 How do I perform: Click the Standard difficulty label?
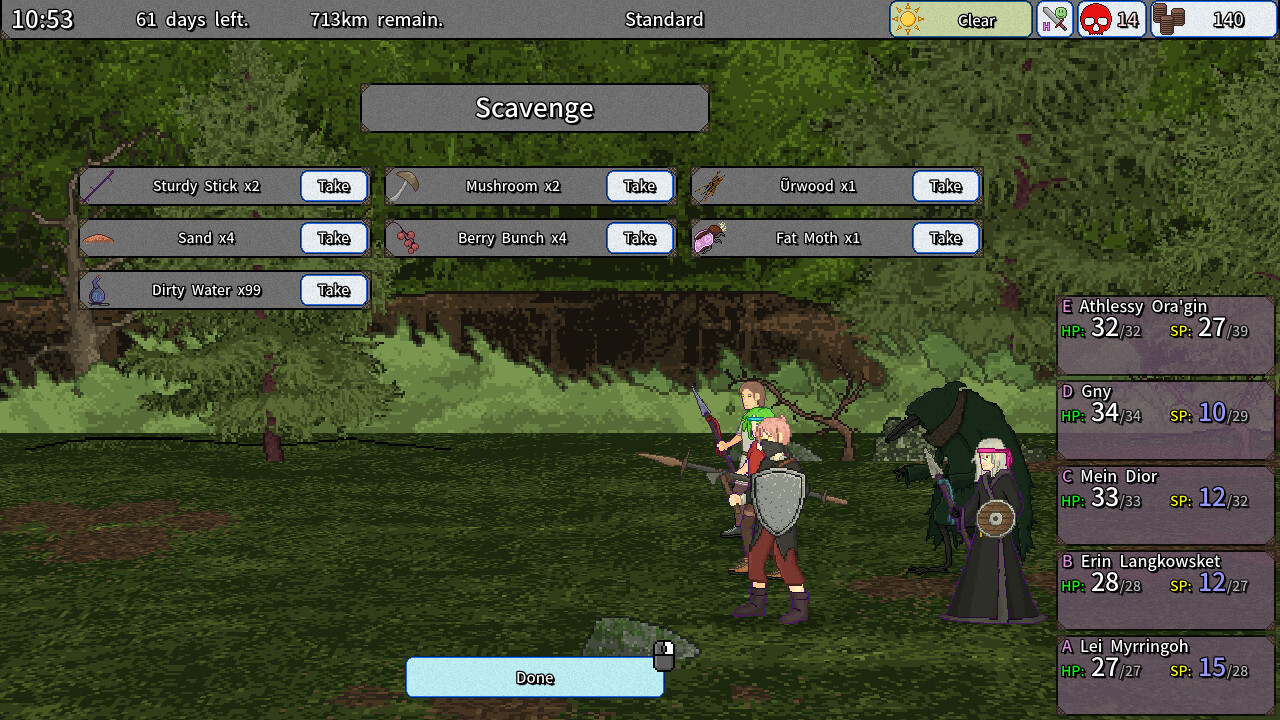click(x=664, y=19)
